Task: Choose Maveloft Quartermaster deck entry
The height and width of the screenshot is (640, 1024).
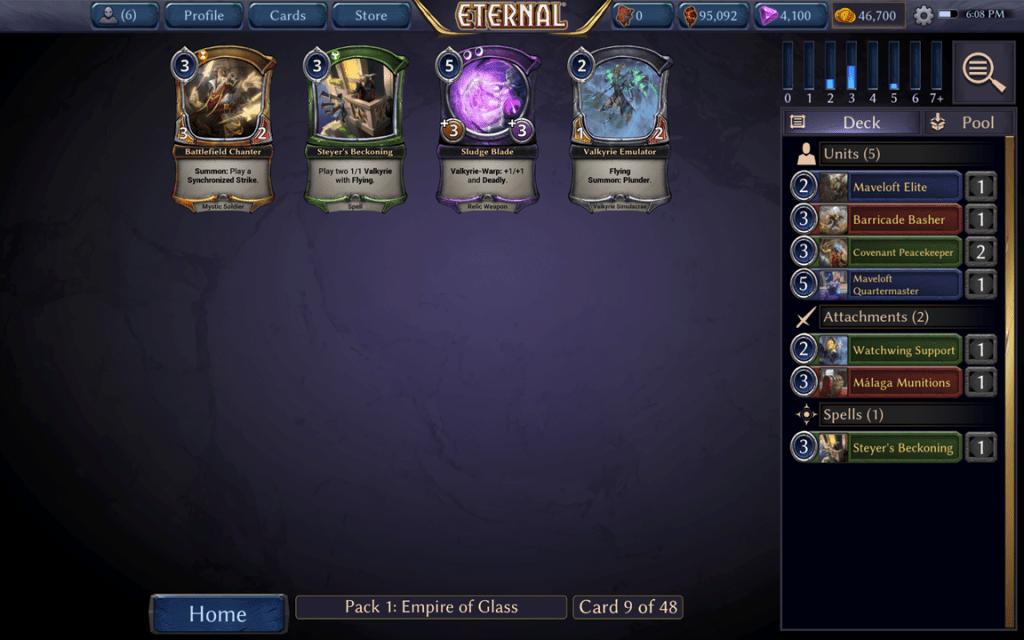Action: click(x=889, y=285)
